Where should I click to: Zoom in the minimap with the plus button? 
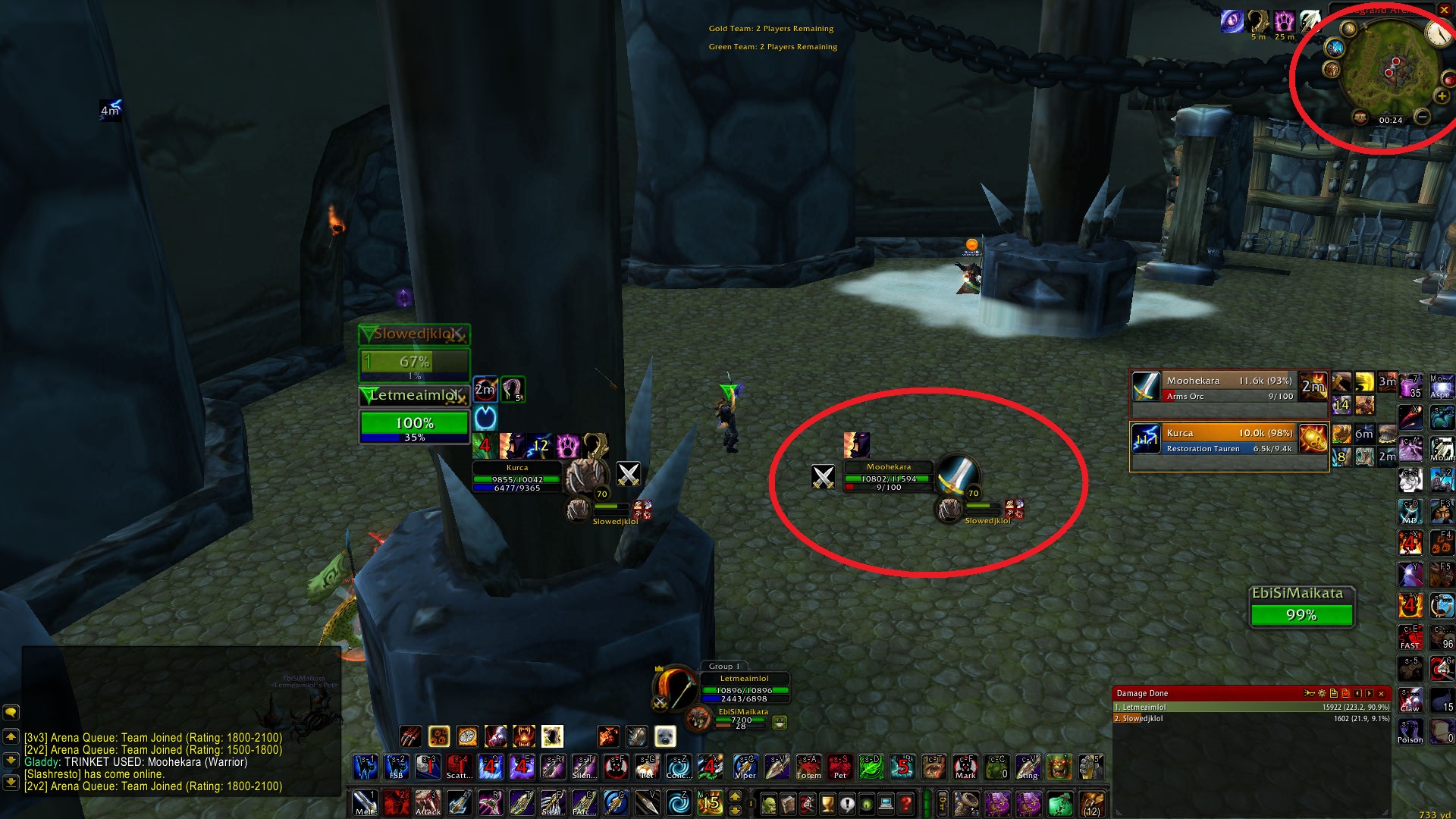1442,96
